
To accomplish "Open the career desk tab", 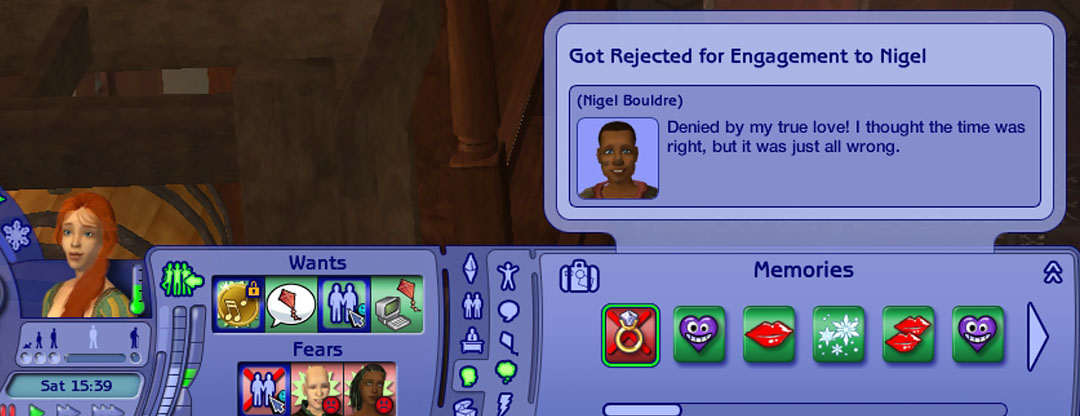I will click(471, 342).
